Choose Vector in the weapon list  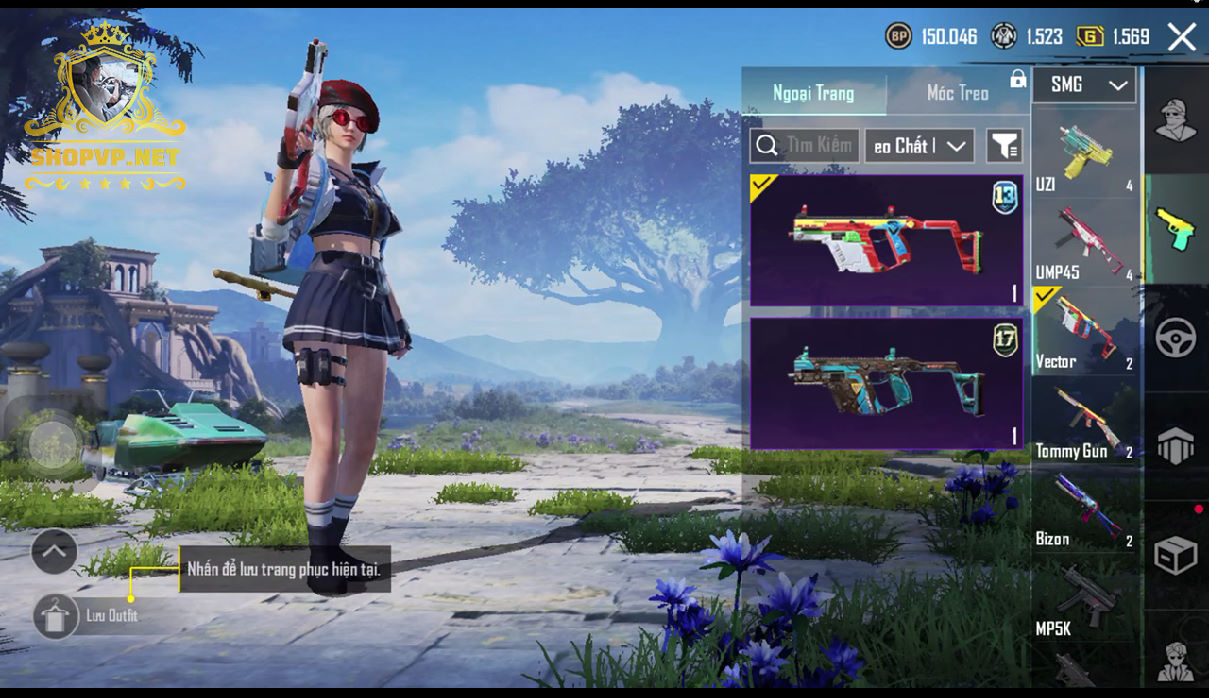1085,331
